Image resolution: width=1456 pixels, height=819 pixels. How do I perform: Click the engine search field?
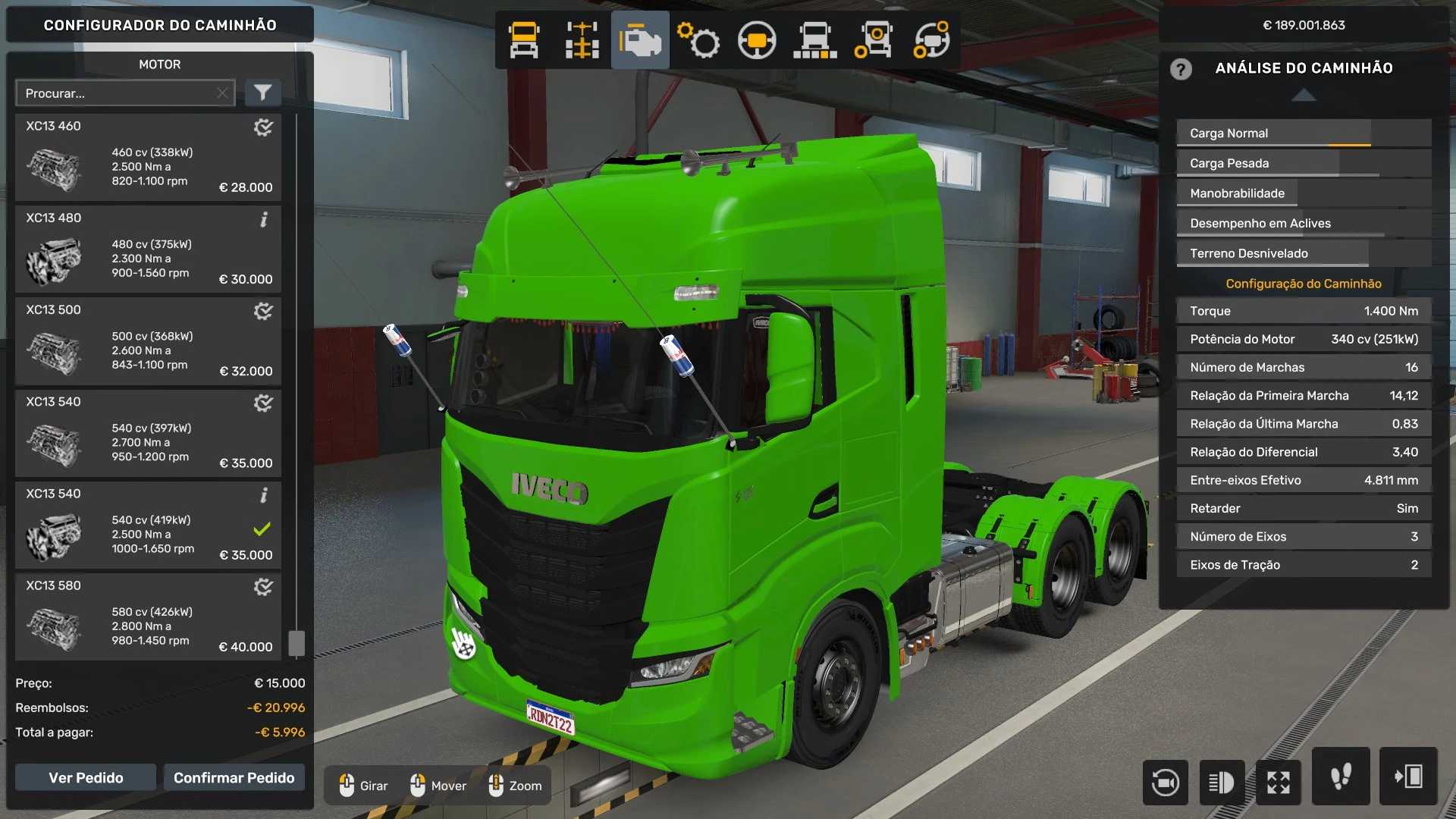[118, 93]
